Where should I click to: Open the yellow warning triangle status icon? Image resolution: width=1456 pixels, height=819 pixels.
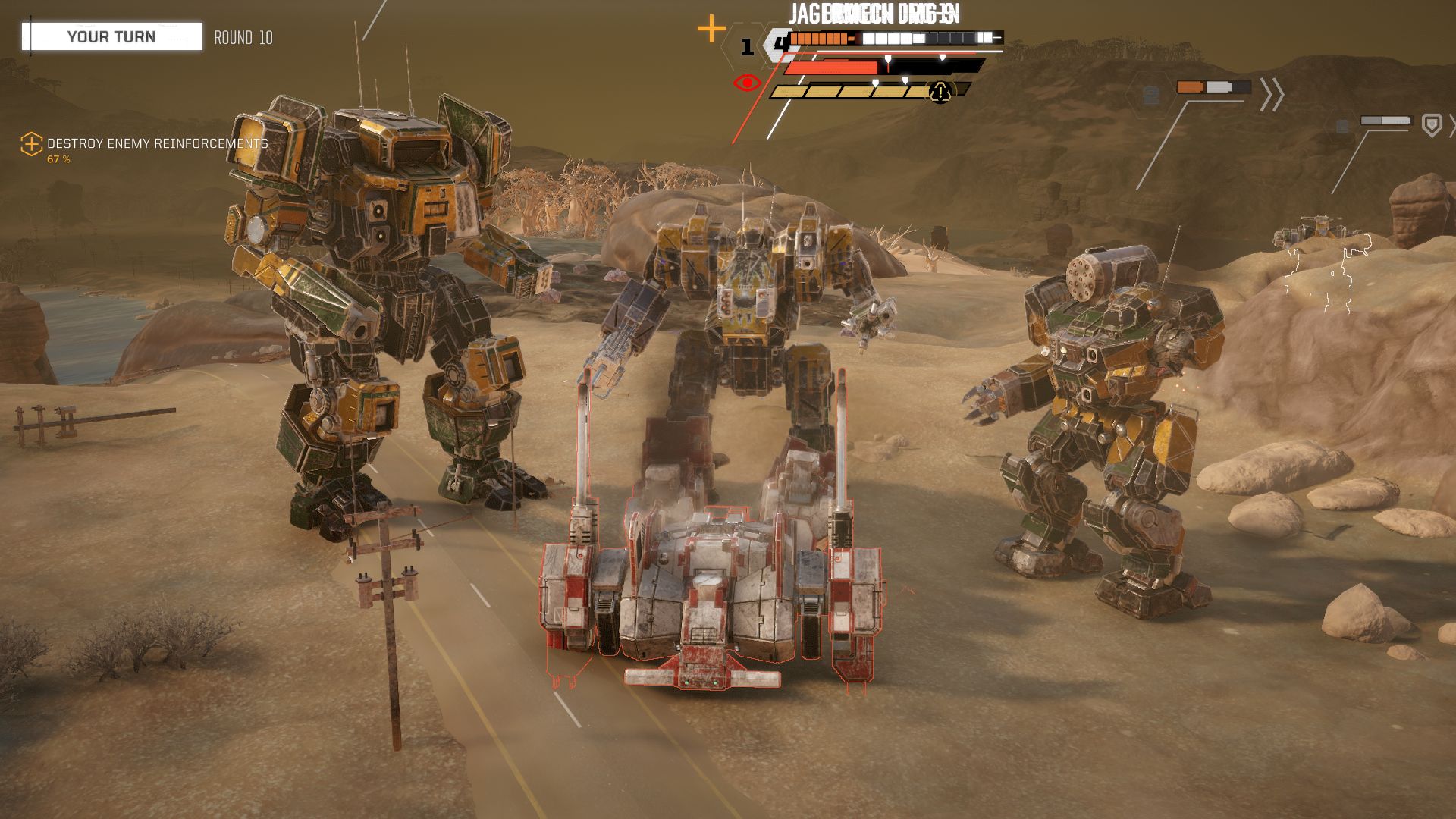940,93
